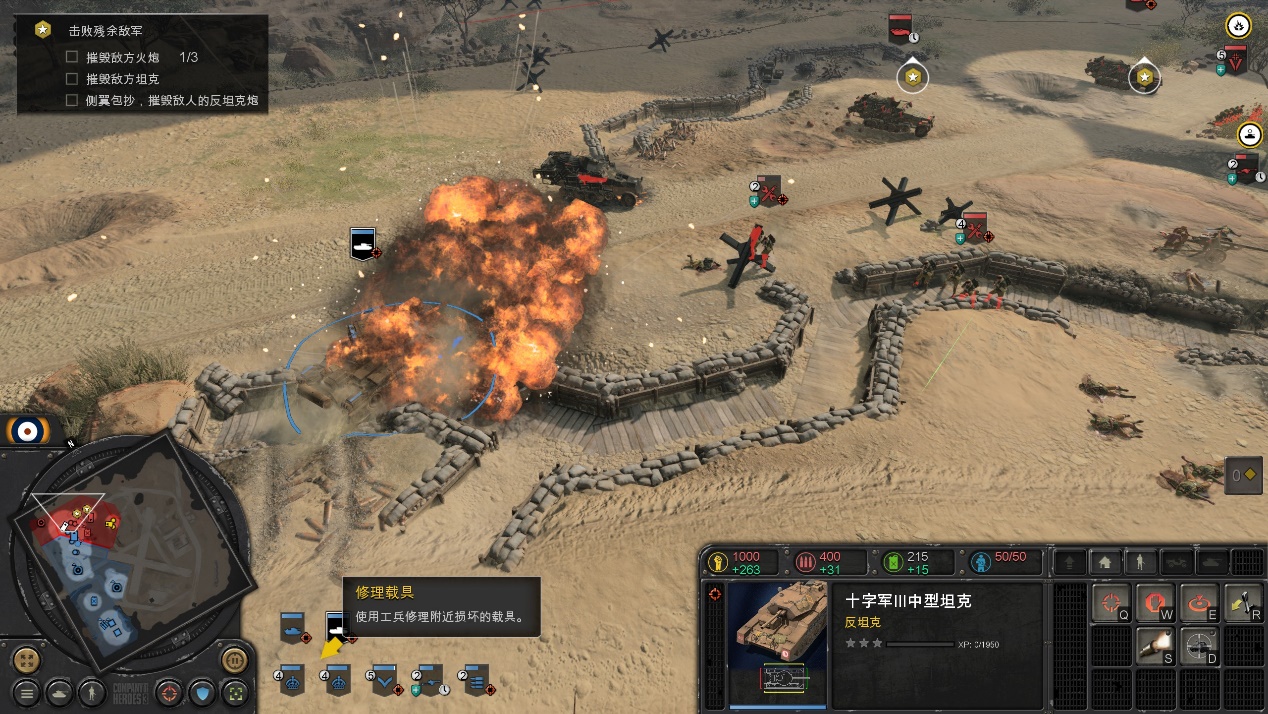Open the infantry production tab

coord(1140,562)
